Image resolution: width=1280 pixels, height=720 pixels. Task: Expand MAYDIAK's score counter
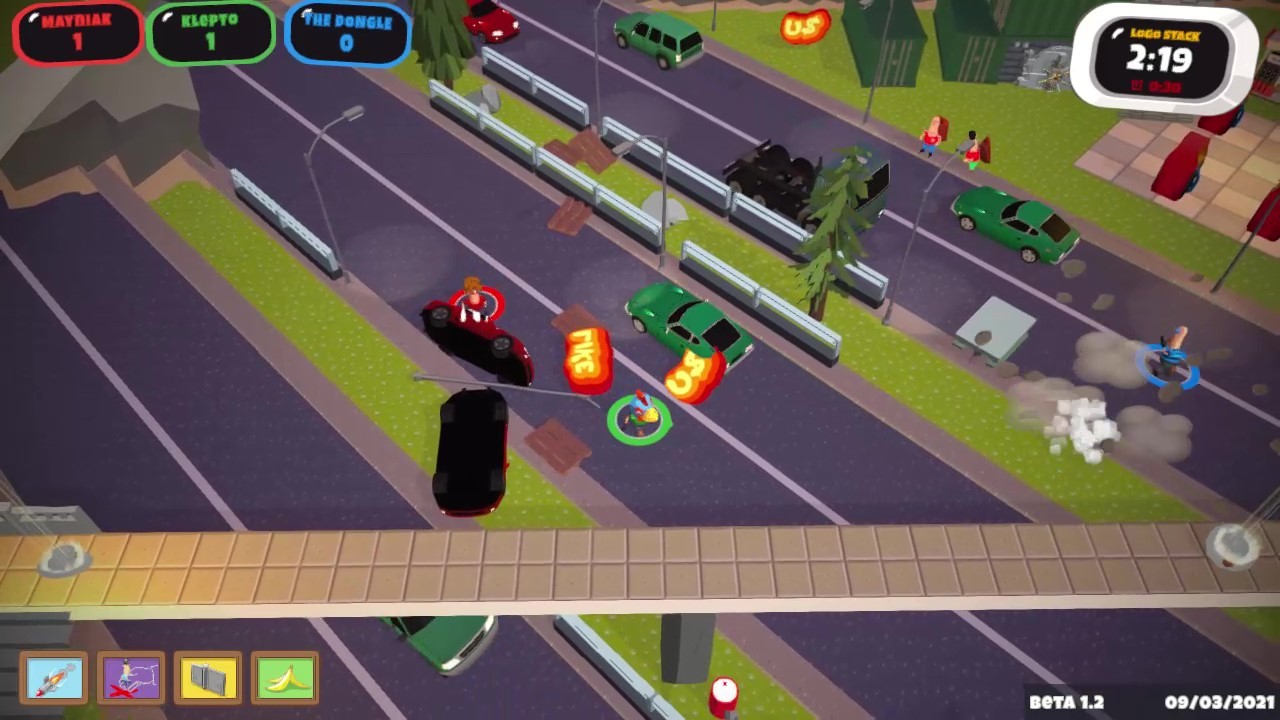[77, 42]
